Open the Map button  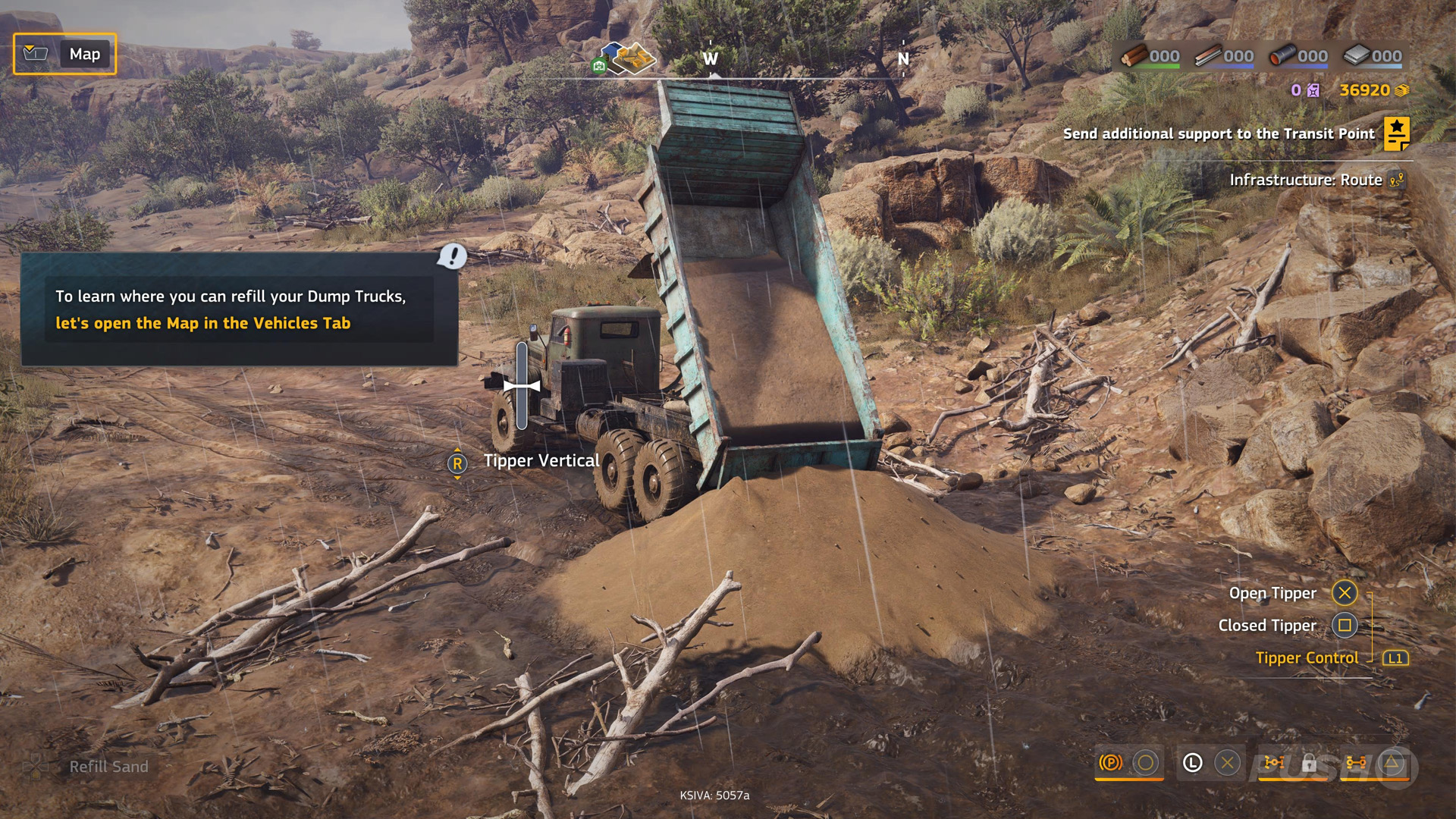click(x=65, y=54)
